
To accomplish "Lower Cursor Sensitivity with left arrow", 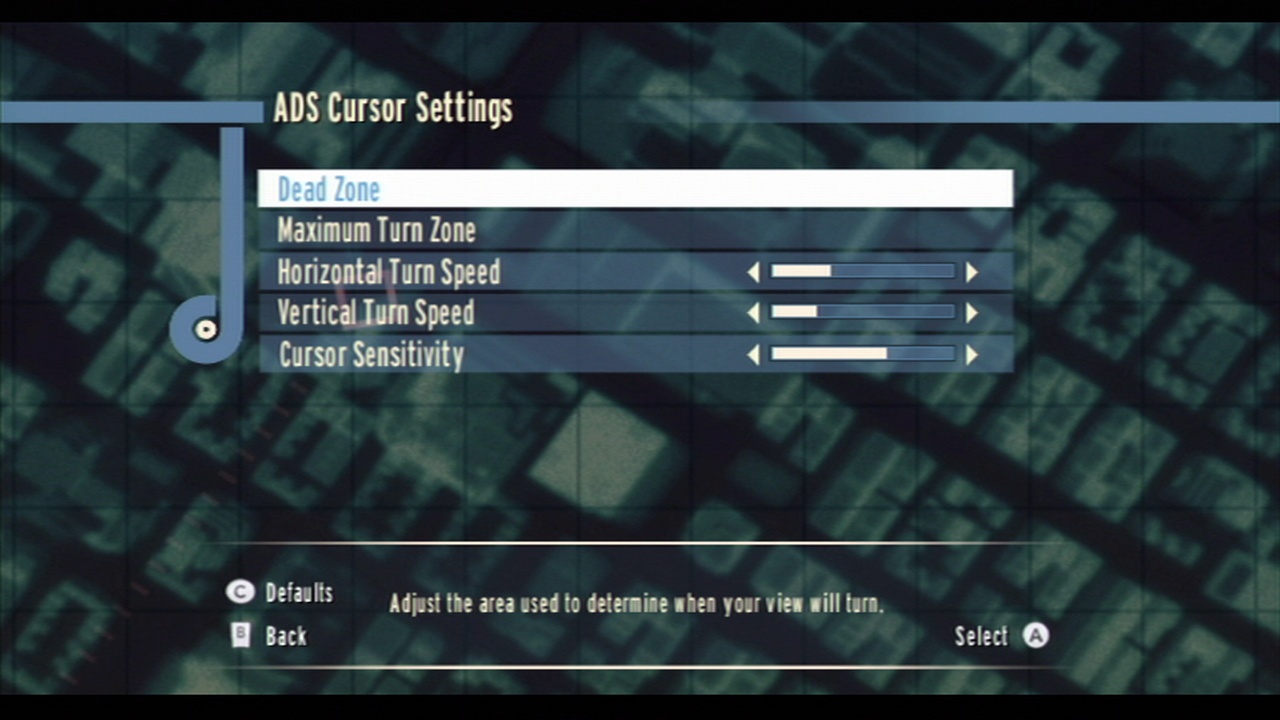I will pos(753,354).
